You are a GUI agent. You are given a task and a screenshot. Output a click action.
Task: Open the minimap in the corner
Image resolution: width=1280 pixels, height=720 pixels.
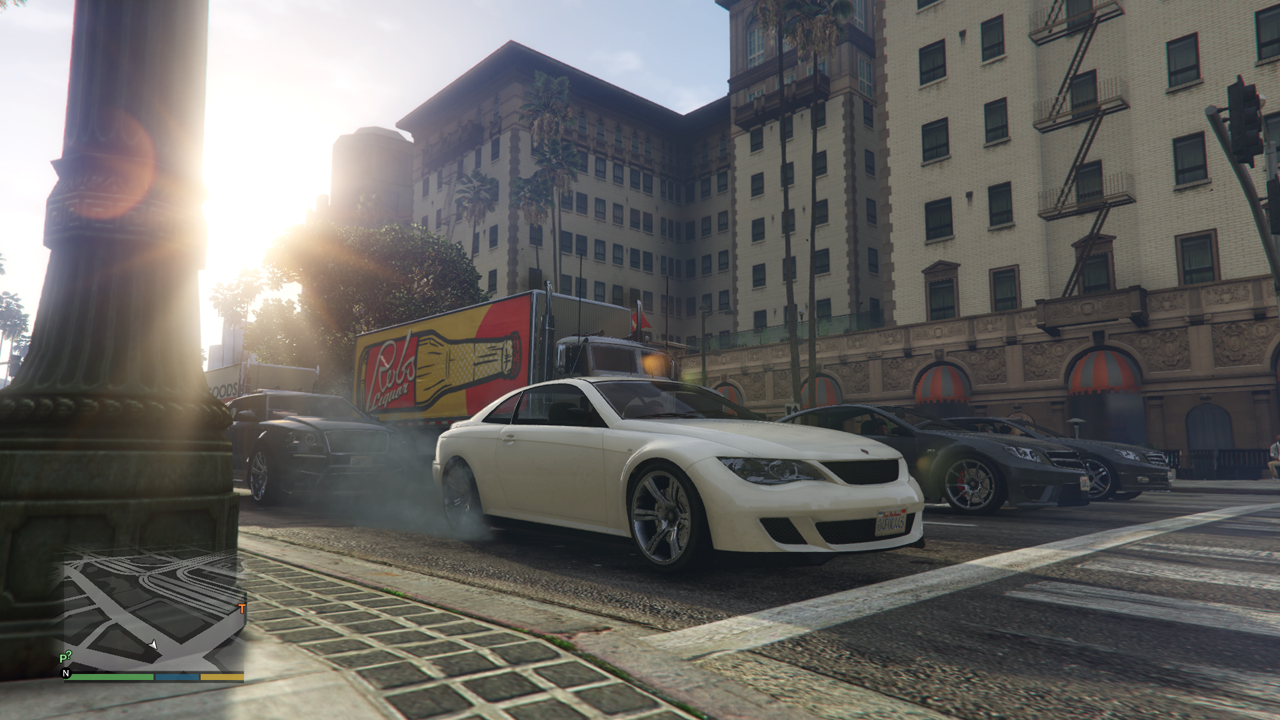(154, 610)
